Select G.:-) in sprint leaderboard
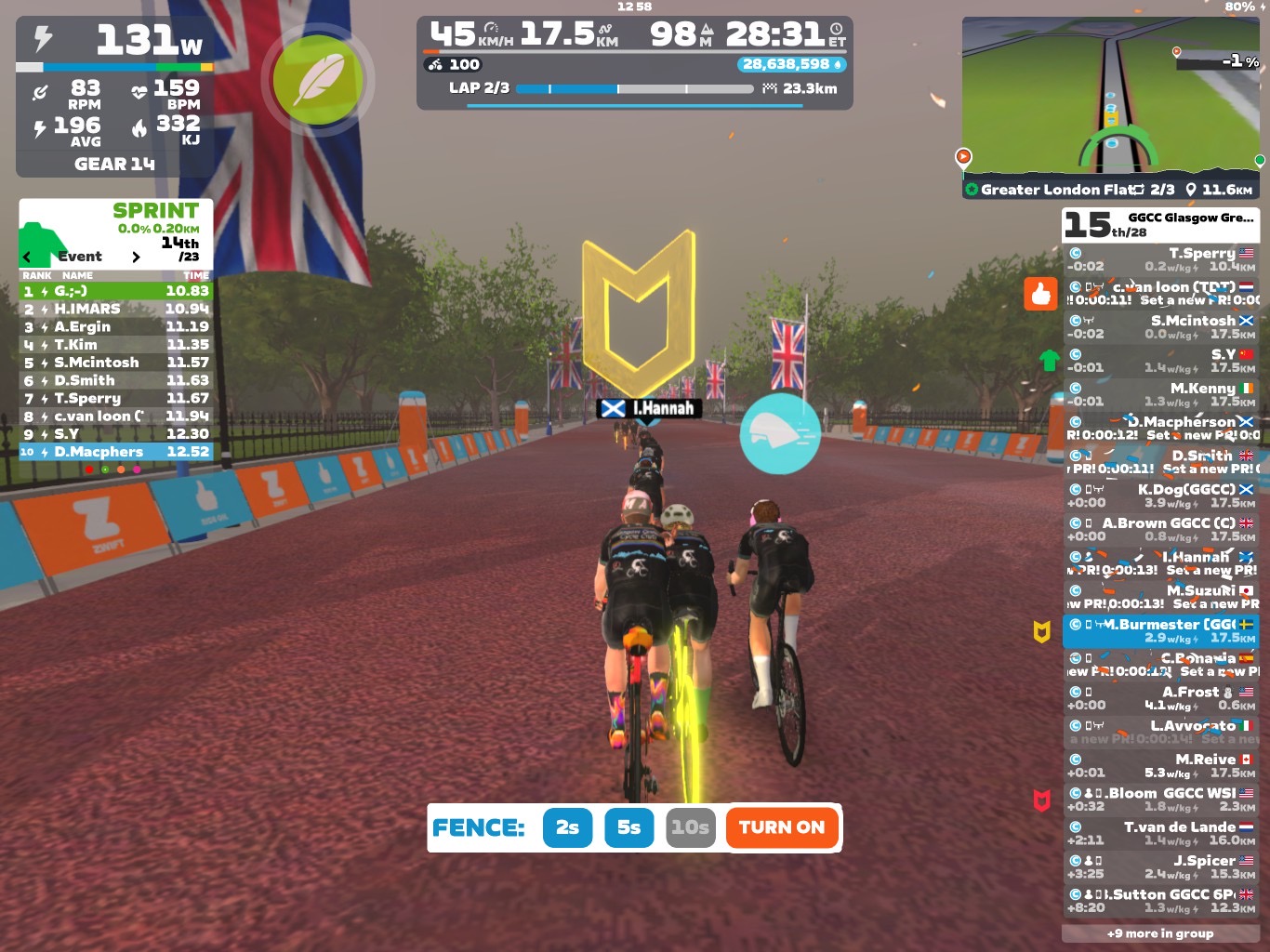 tap(116, 291)
